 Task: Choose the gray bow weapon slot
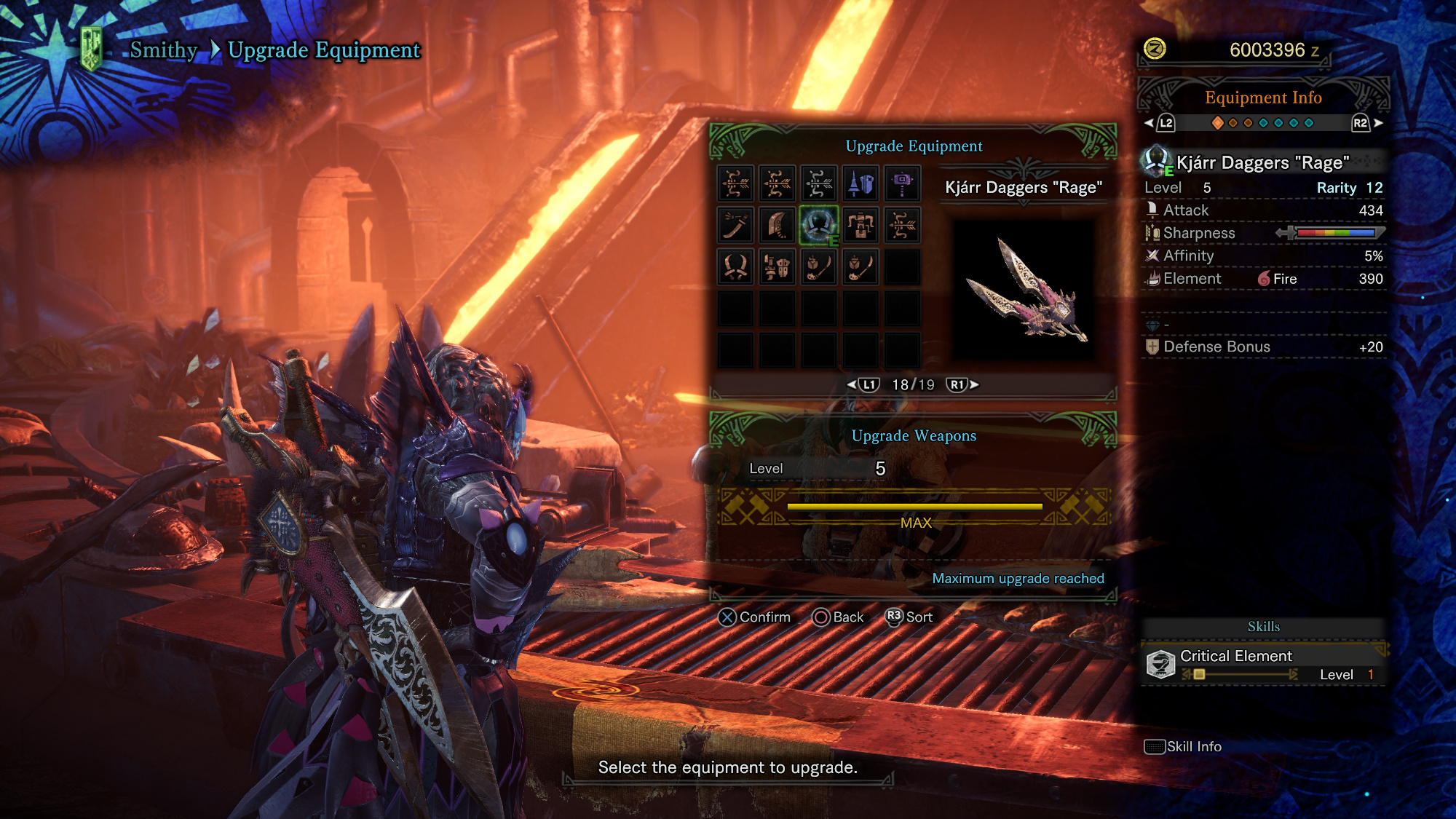click(819, 183)
